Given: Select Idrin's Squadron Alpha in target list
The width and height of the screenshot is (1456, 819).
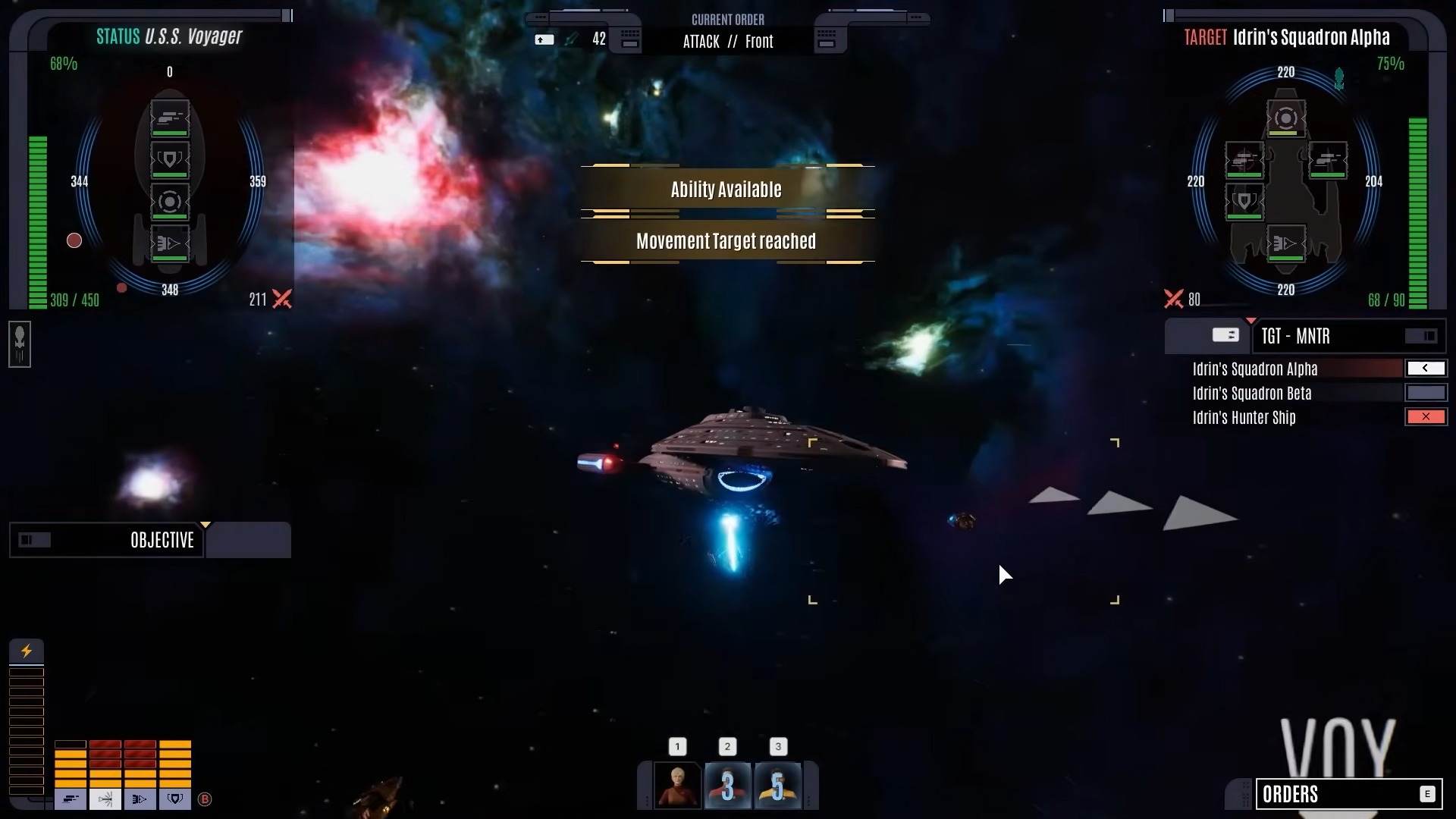Looking at the screenshot, I should [1254, 369].
